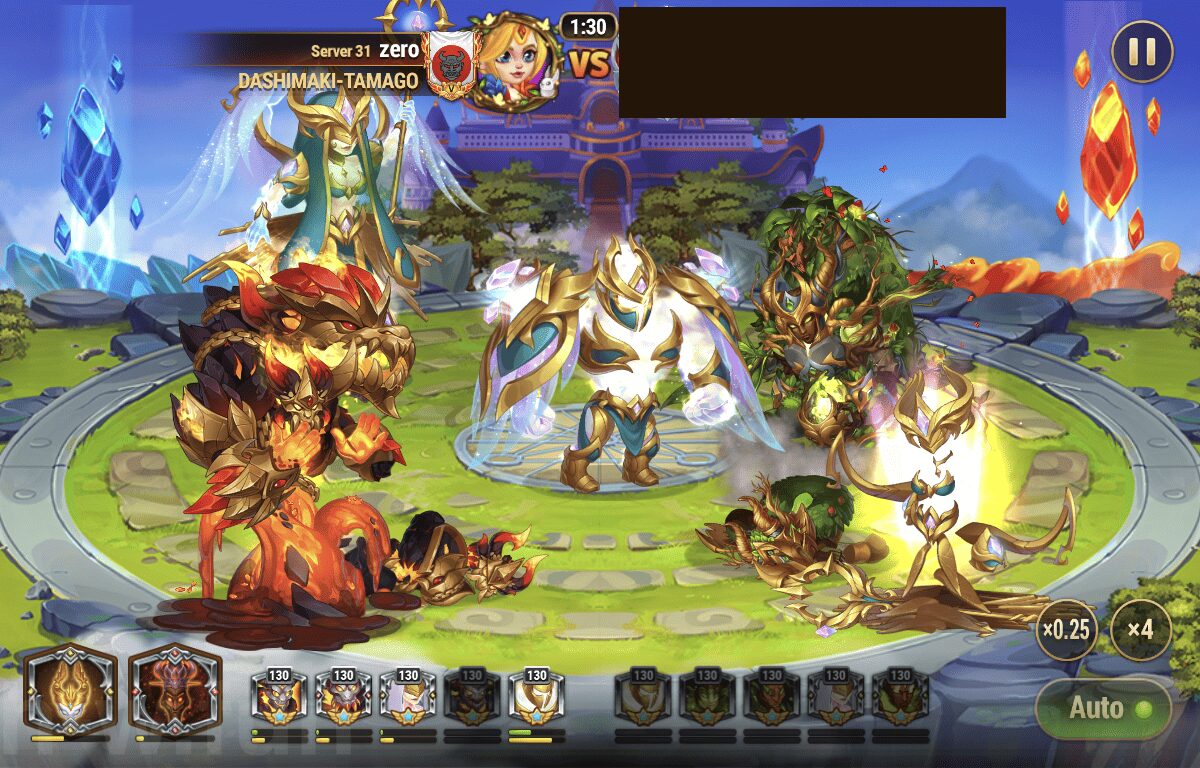Toggle the Auto battle button
The width and height of the screenshot is (1200, 768).
click(x=1103, y=708)
